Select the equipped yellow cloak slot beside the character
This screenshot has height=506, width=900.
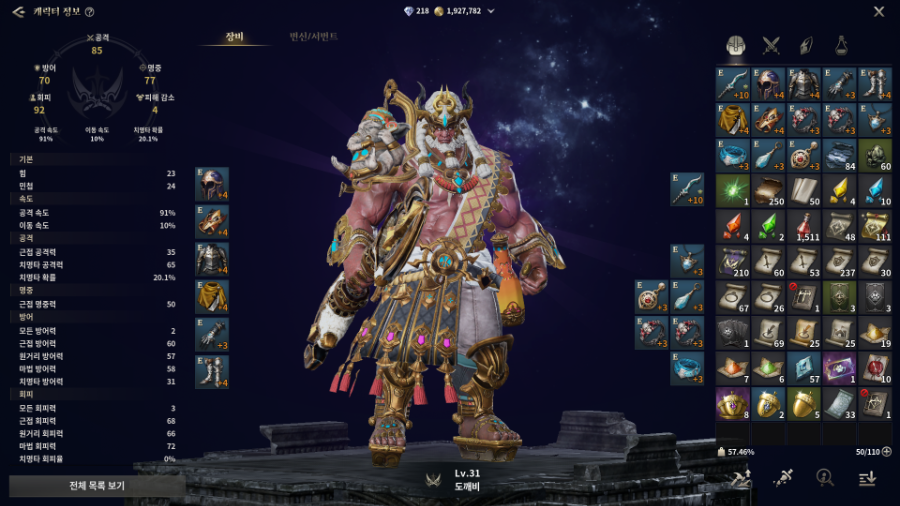(x=212, y=297)
